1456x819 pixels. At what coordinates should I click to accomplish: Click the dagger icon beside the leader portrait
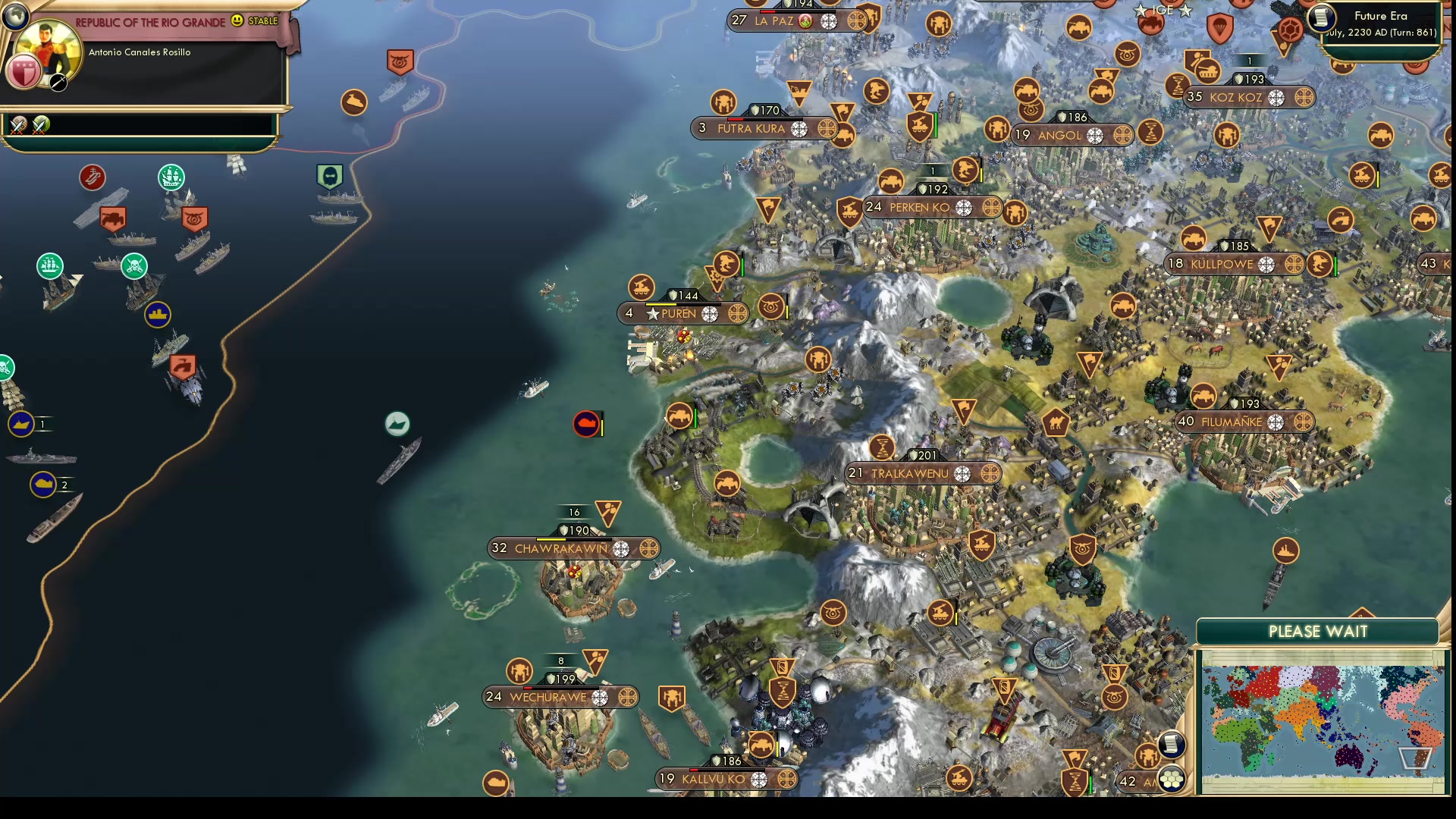(57, 83)
